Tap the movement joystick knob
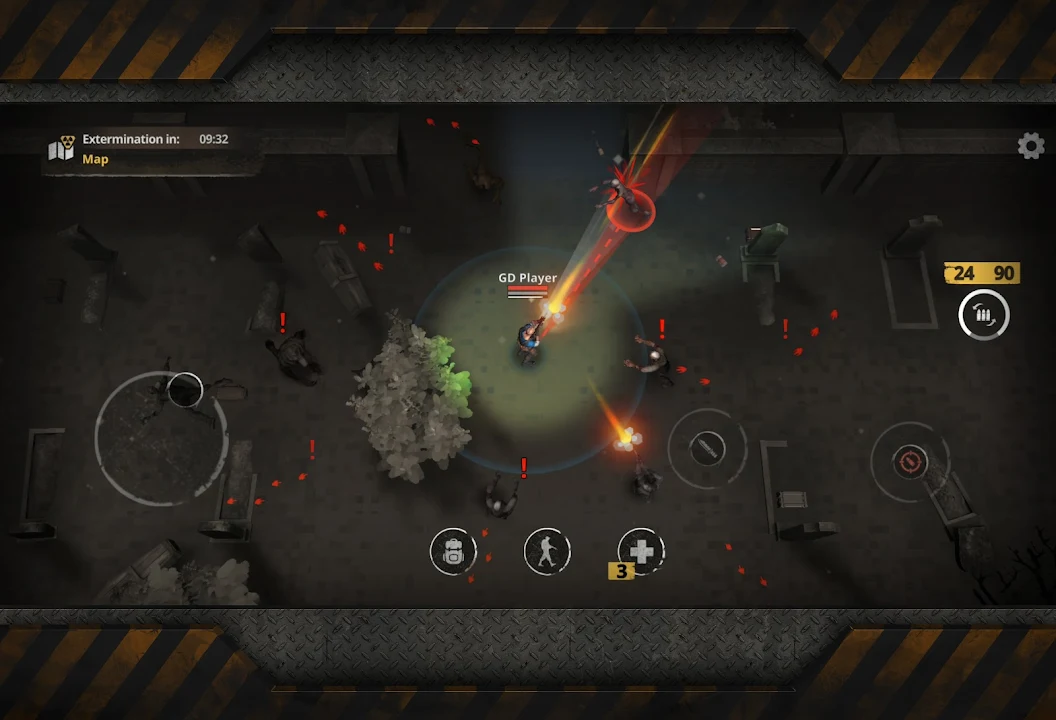This screenshot has width=1056, height=720. 185,390
